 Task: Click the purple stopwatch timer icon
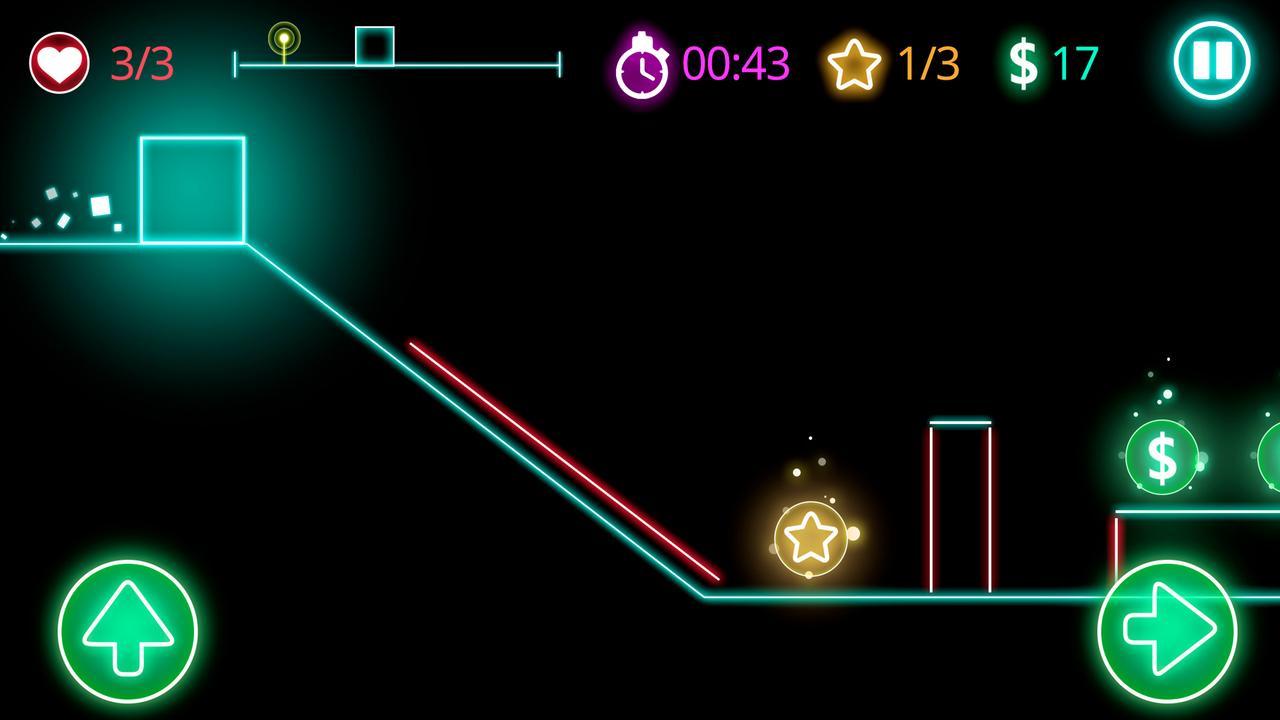(x=645, y=62)
